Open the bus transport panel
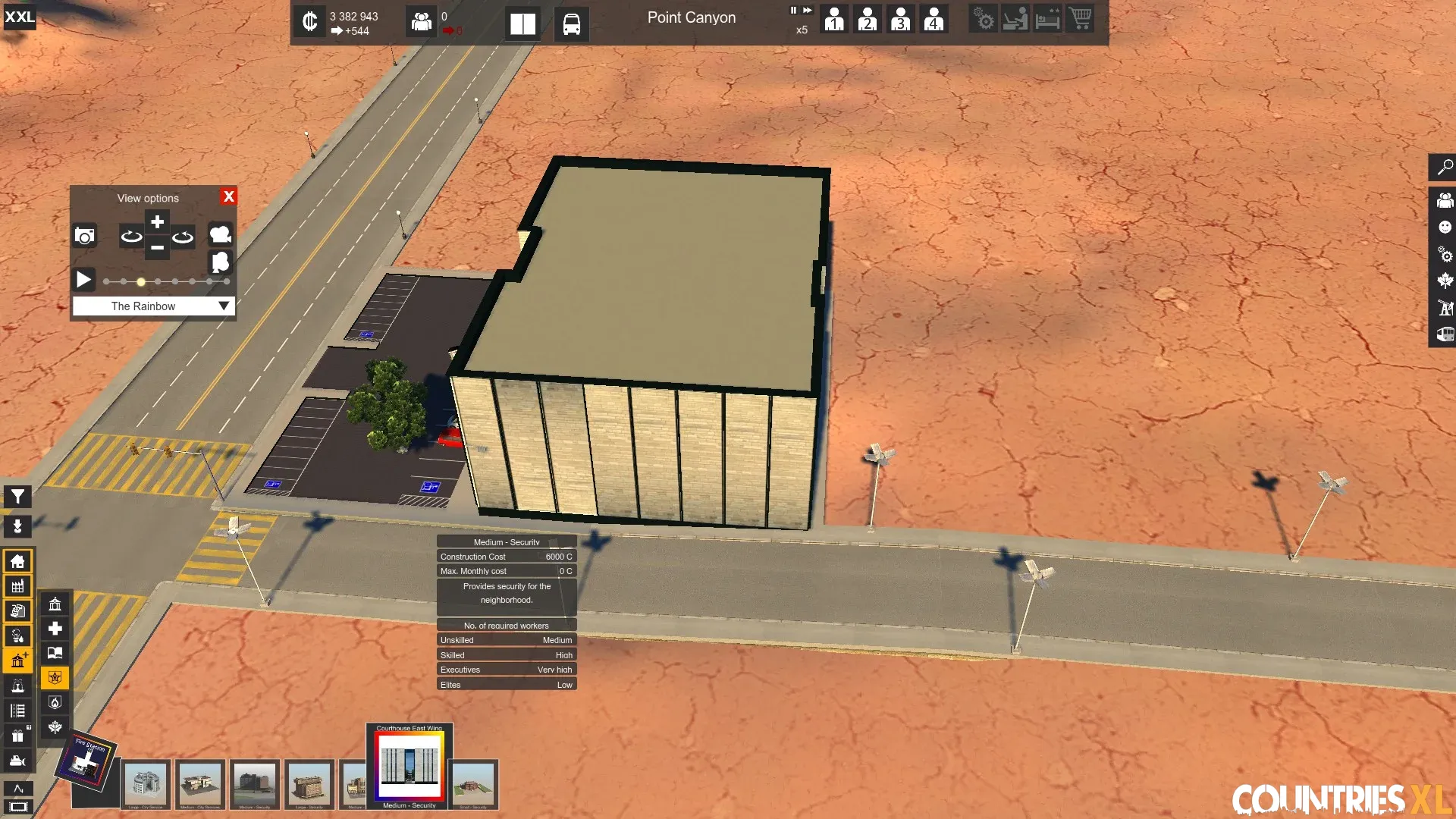This screenshot has height=819, width=1456. click(x=571, y=24)
